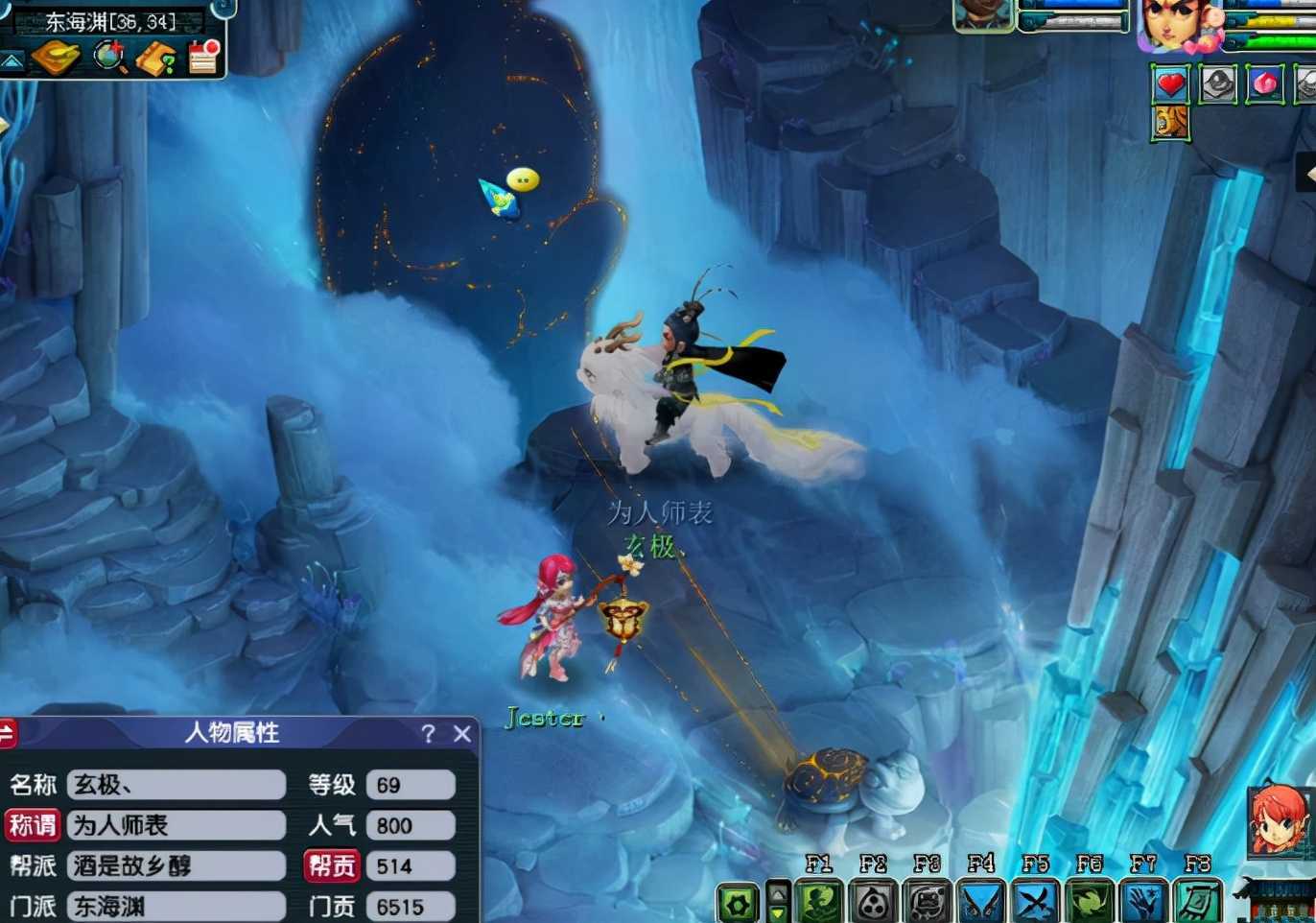This screenshot has width=1316, height=923.
Task: Collapse the minimap with up-arrow button
Action: tap(12, 61)
